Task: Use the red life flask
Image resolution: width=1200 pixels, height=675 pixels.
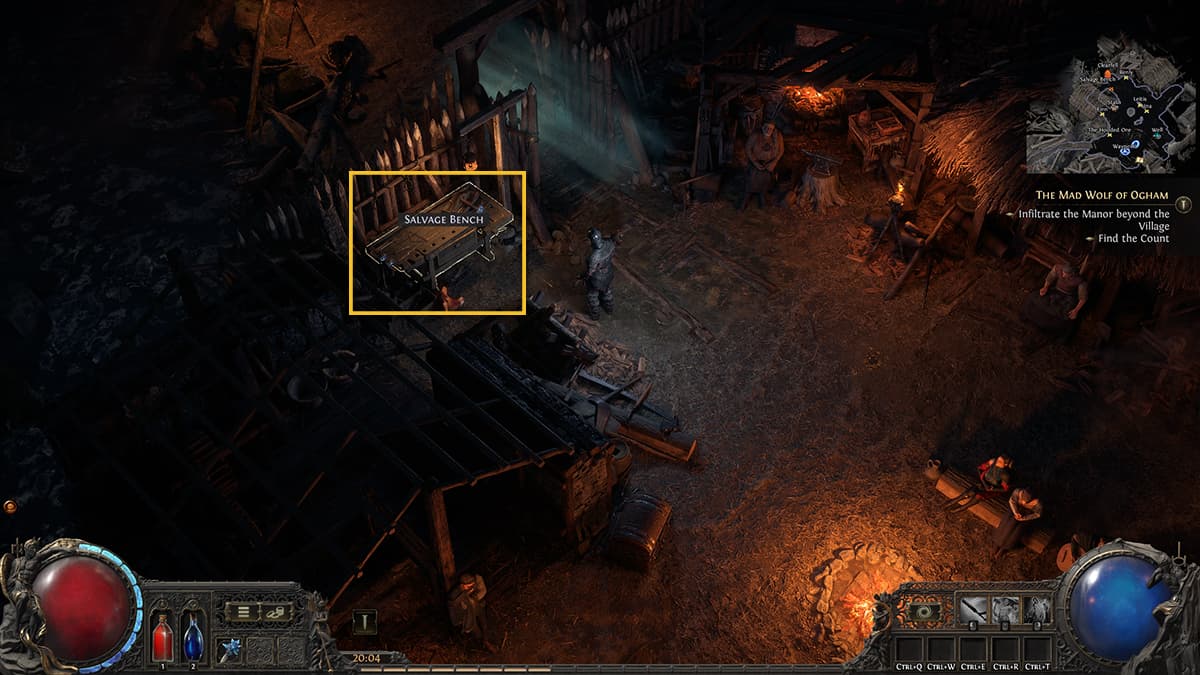Action: 163,637
